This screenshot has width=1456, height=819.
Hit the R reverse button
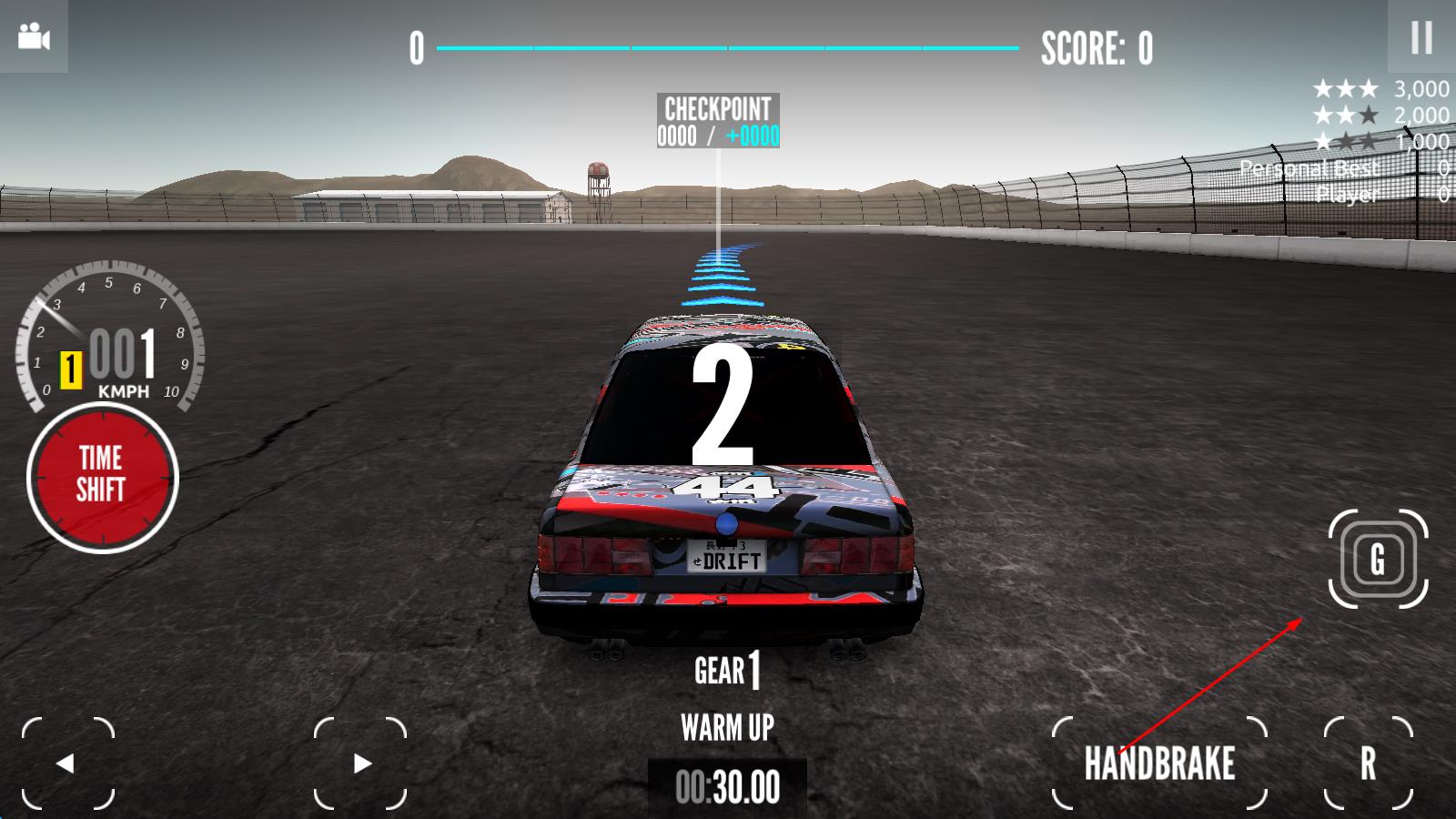1368,763
